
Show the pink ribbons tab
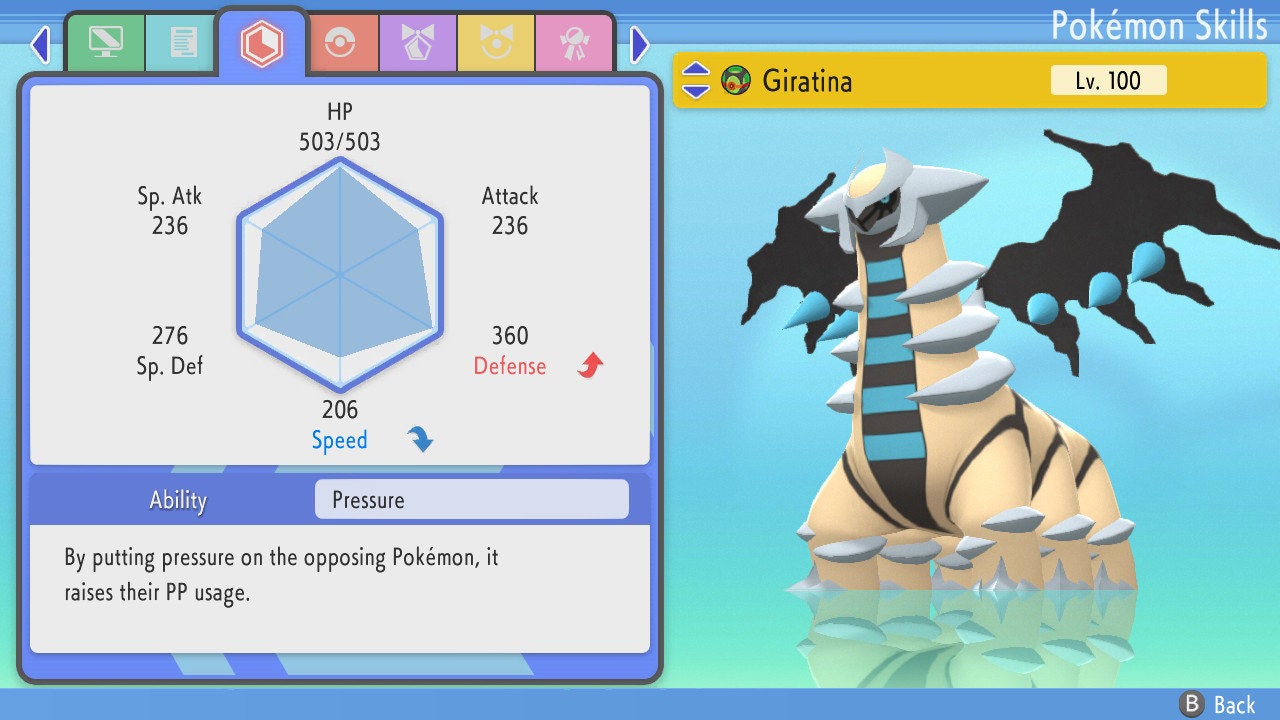point(573,42)
